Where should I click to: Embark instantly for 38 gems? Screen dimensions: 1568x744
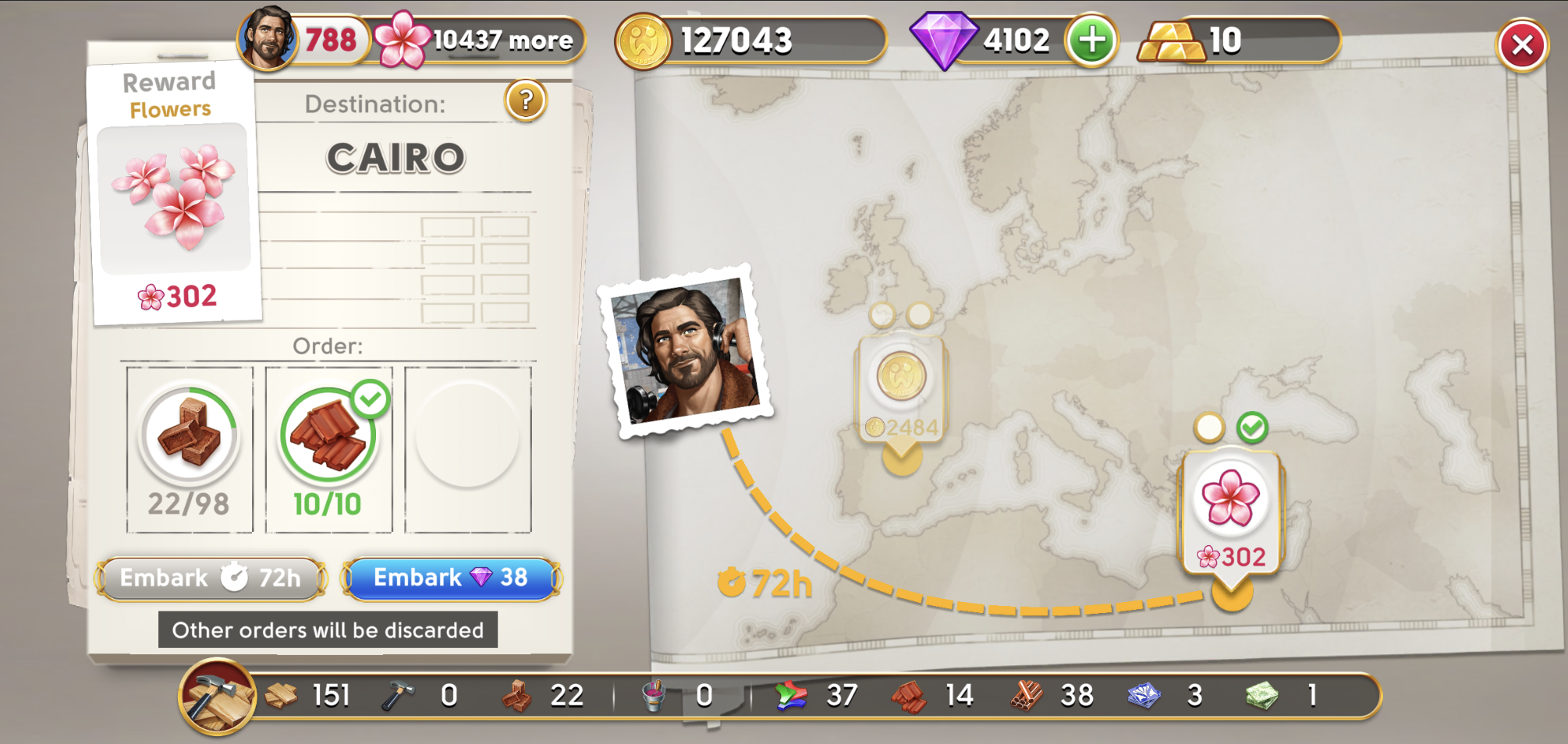[451, 579]
